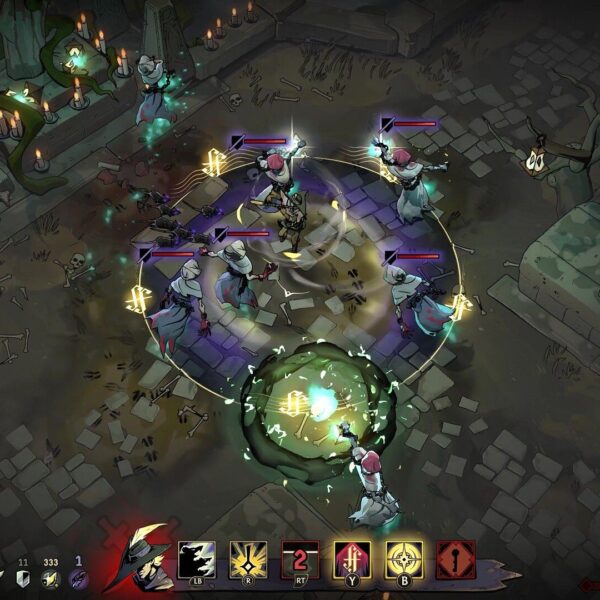
Task: Use the golden starburst ability
Action: click(248, 559)
